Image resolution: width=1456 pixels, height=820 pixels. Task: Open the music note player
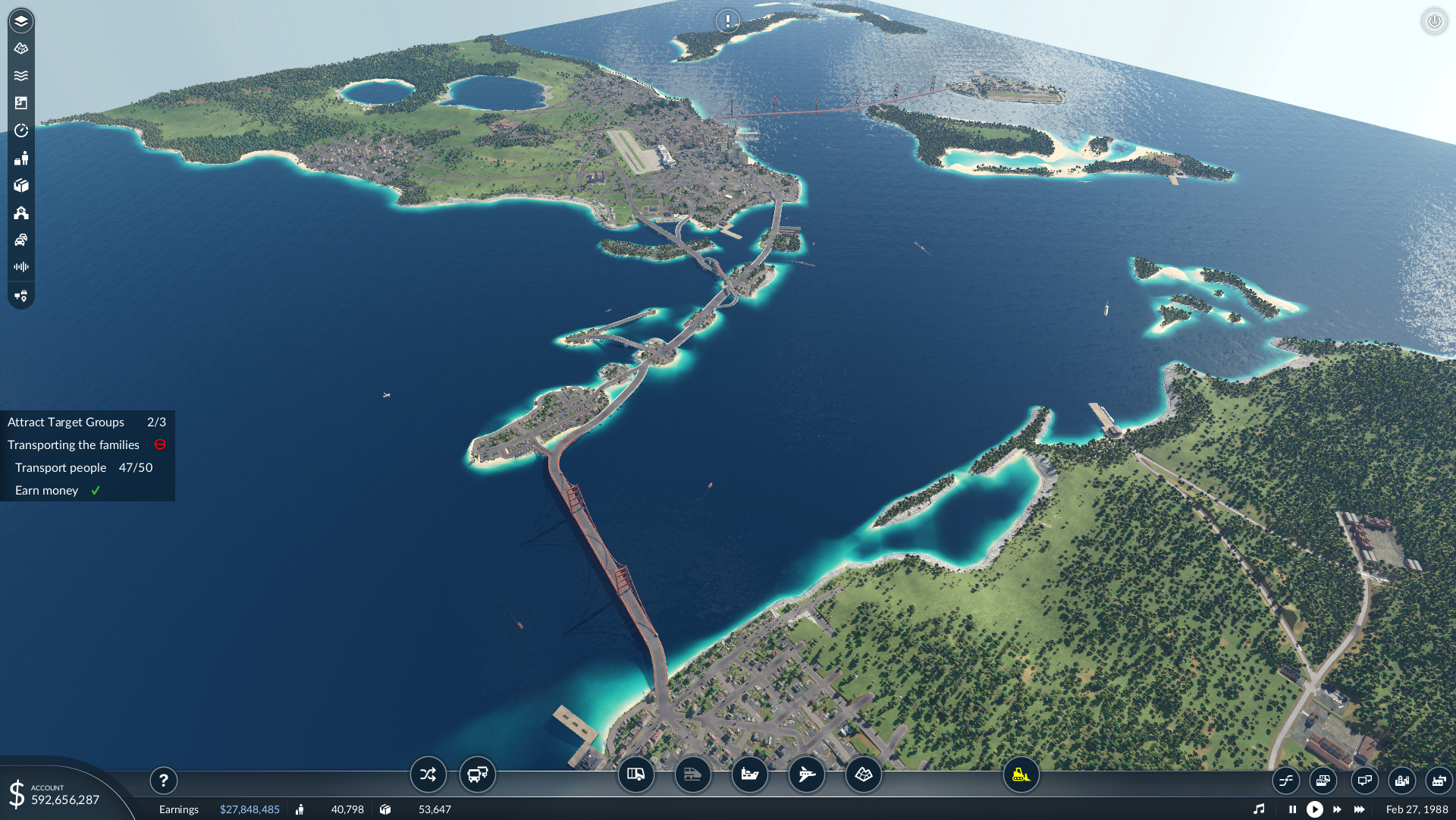point(1259,809)
